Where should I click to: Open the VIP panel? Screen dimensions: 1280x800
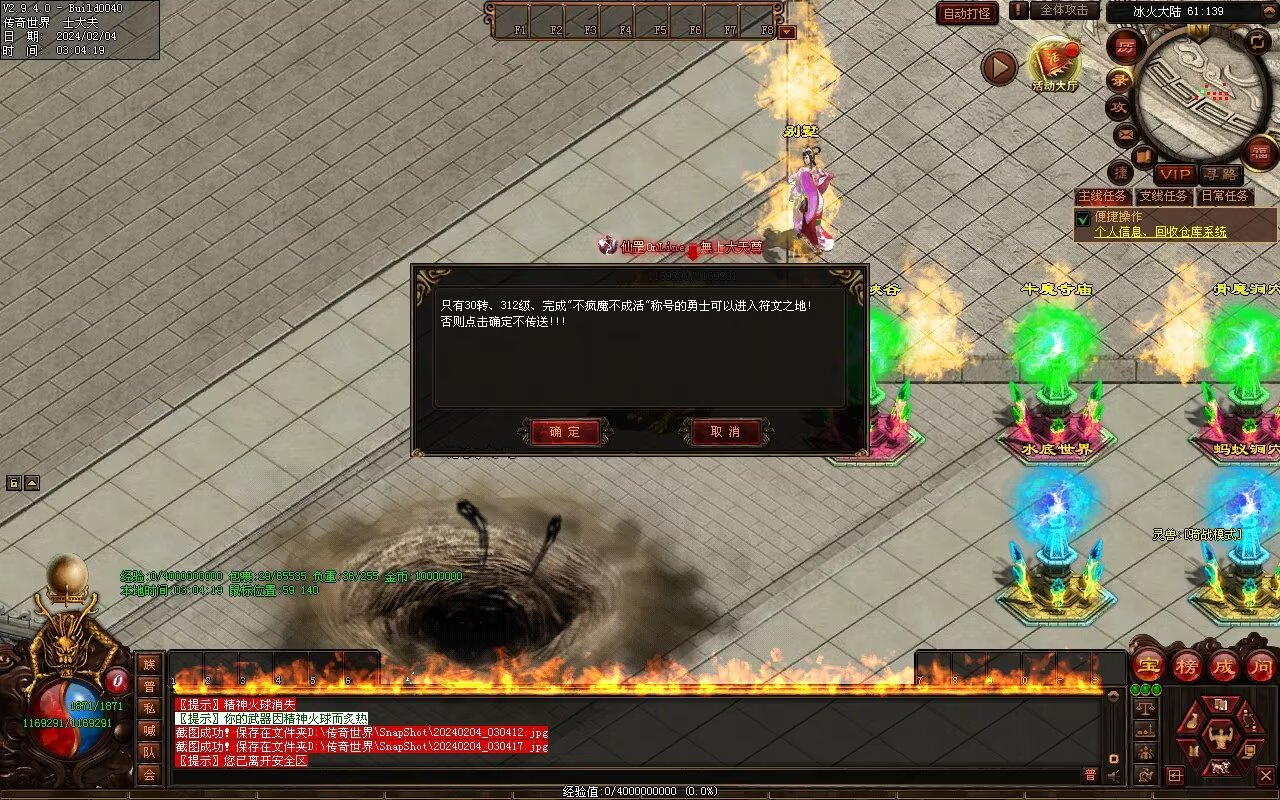1175,174
